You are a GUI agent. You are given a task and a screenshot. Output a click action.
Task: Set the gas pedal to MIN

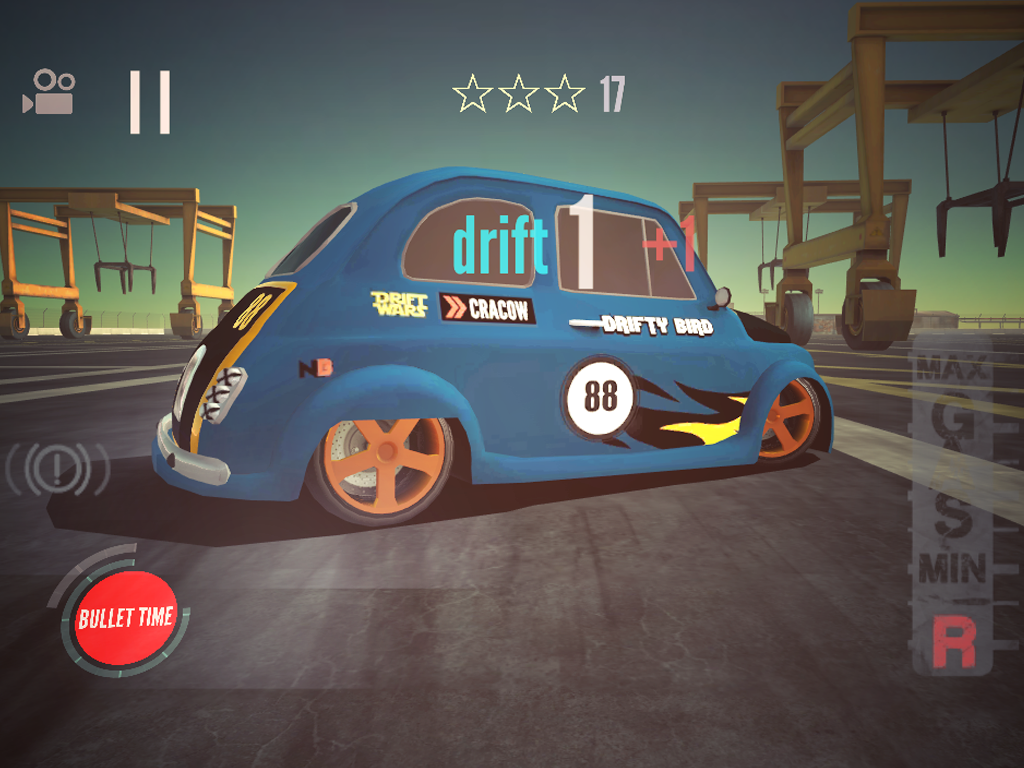tap(952, 569)
